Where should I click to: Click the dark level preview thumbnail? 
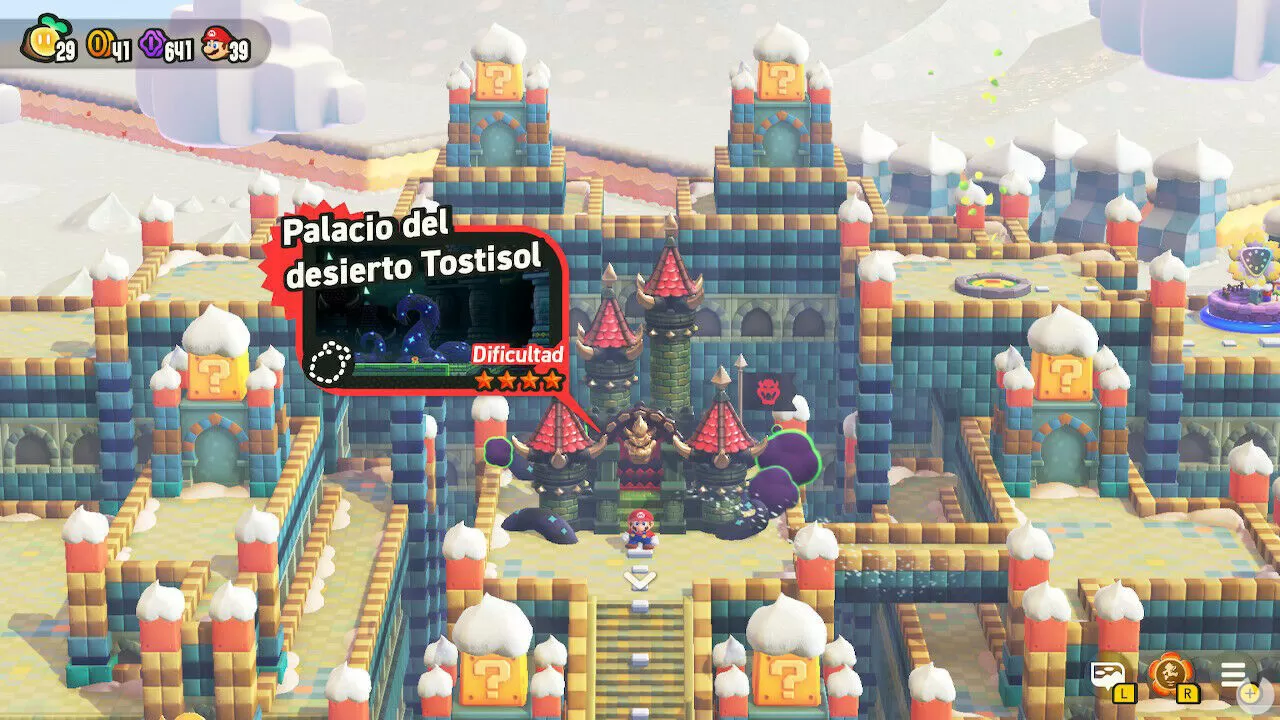[425, 315]
